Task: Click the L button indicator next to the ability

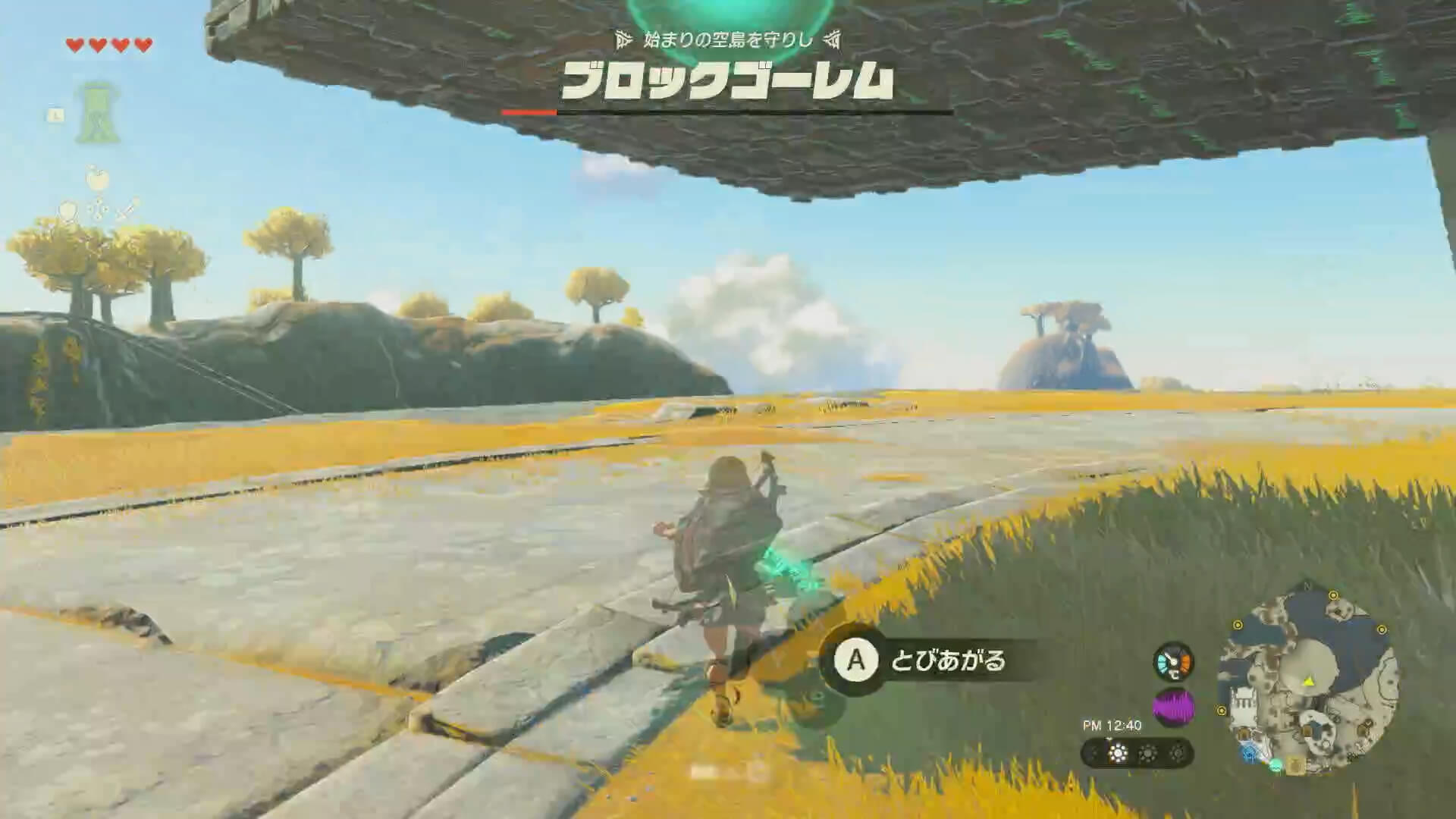Action: click(56, 114)
